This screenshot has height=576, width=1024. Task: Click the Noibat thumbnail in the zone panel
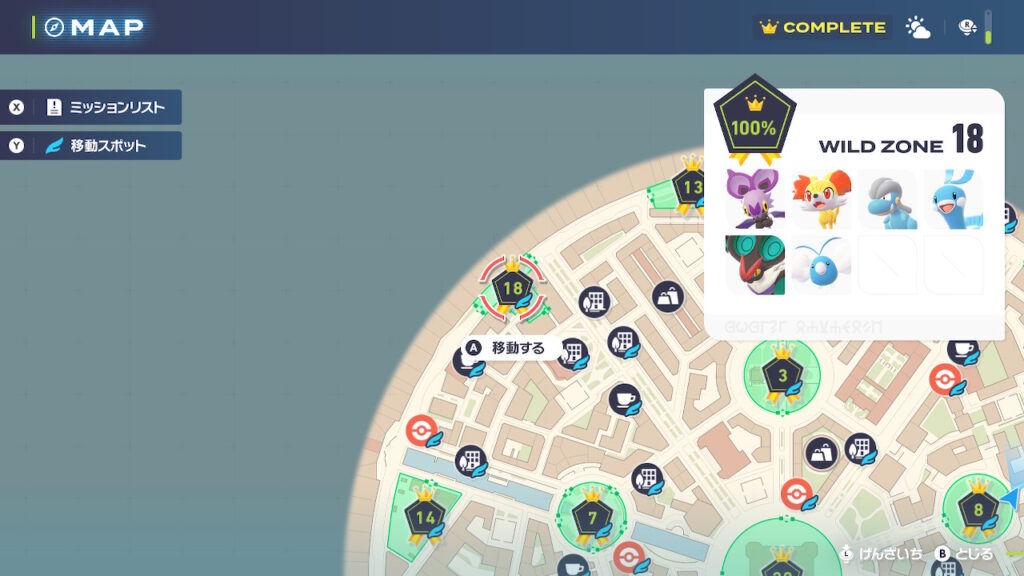pos(755,199)
